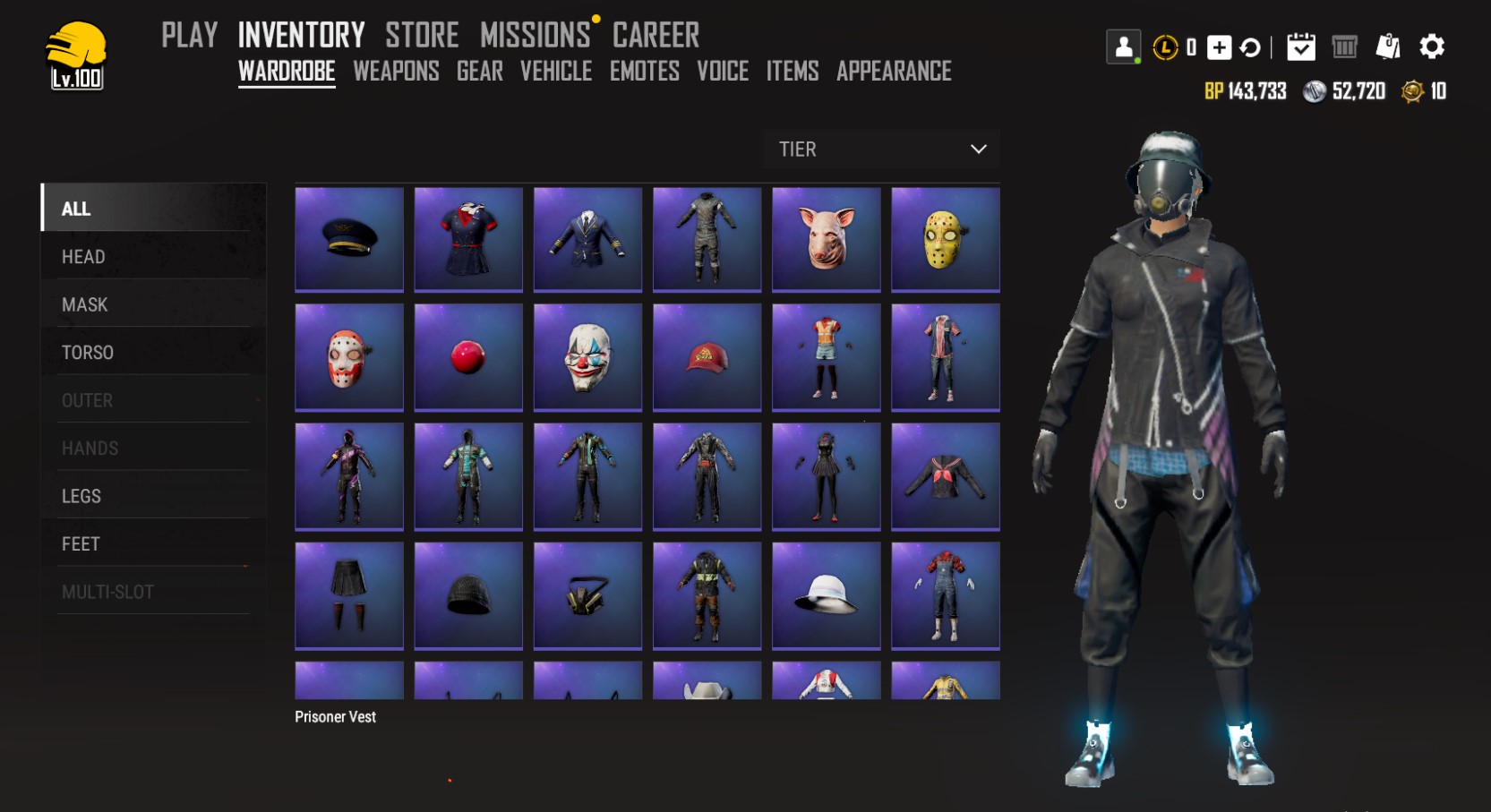This screenshot has height=812, width=1491.
Task: Pick the red pizza cap item
Action: click(x=707, y=357)
